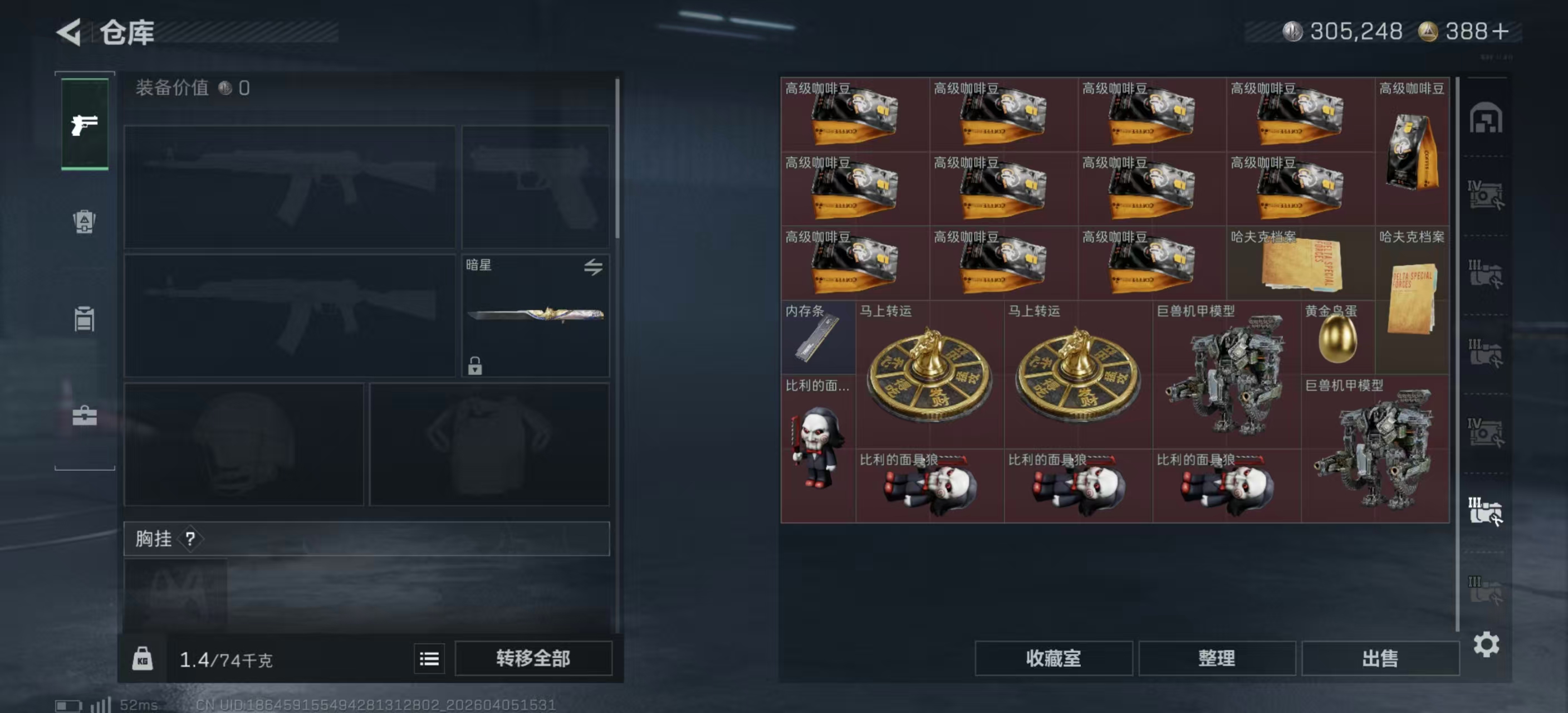Open the backpack equipment icon in left sidebar
Viewport: 1568px width, 713px height.
84,223
